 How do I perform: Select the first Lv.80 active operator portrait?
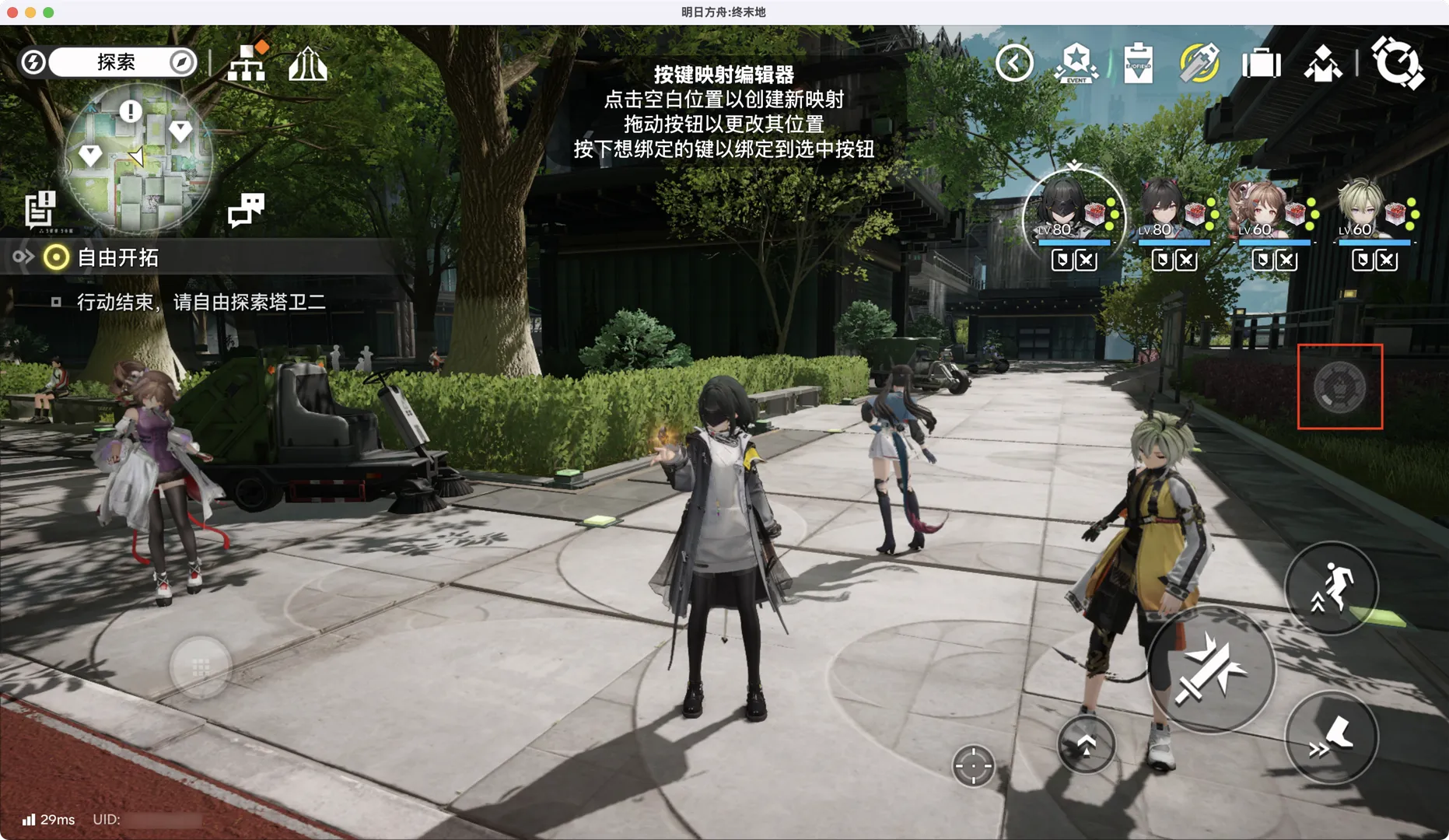click(x=1073, y=208)
